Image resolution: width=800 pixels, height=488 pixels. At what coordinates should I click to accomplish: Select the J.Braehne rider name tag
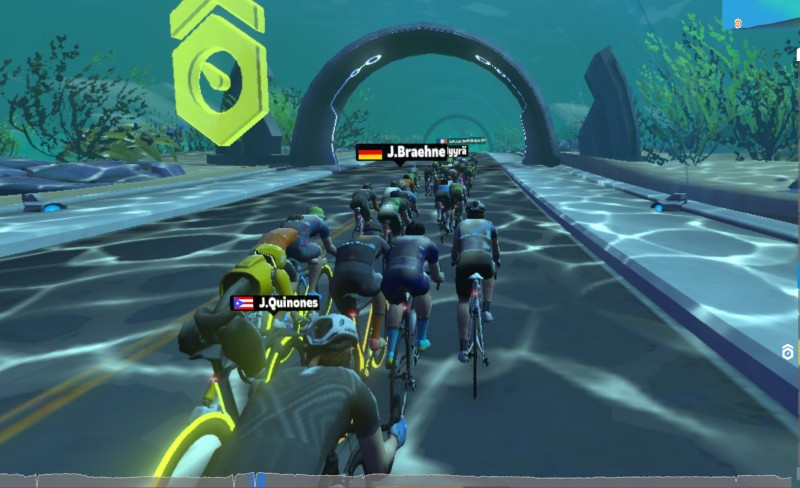397,153
